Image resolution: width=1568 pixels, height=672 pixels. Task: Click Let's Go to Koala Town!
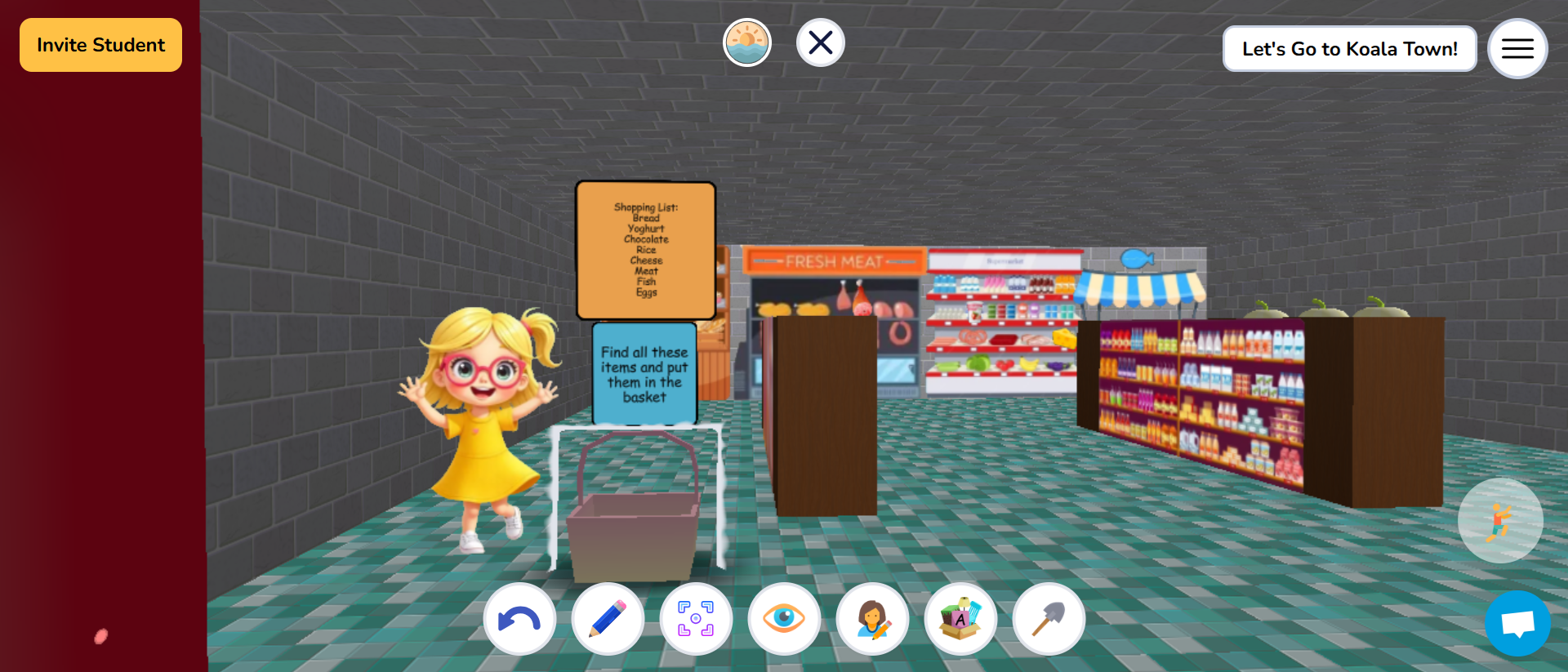coord(1349,48)
